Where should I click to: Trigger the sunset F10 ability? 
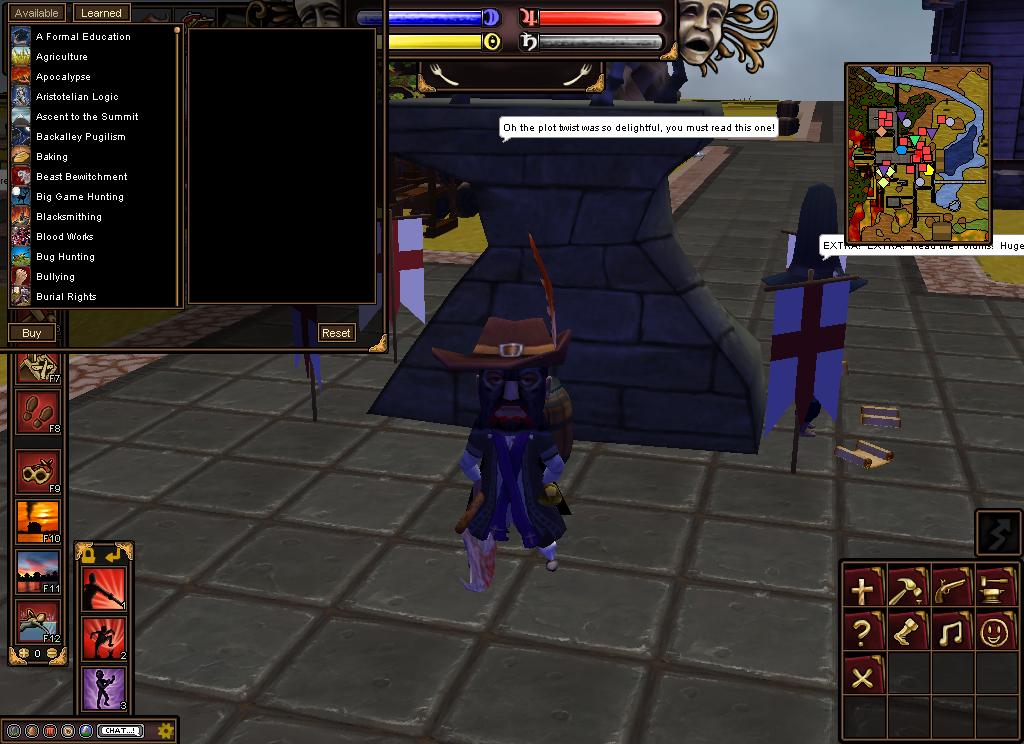(38, 522)
